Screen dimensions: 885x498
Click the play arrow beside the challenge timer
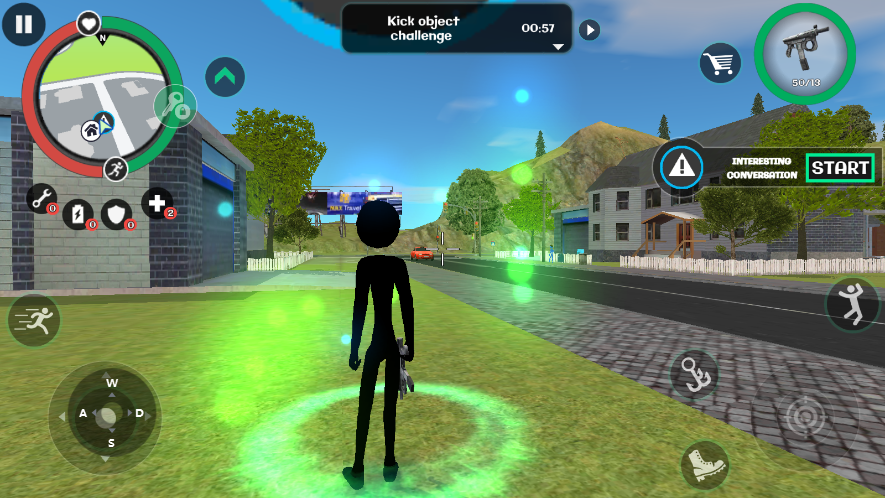(x=590, y=29)
